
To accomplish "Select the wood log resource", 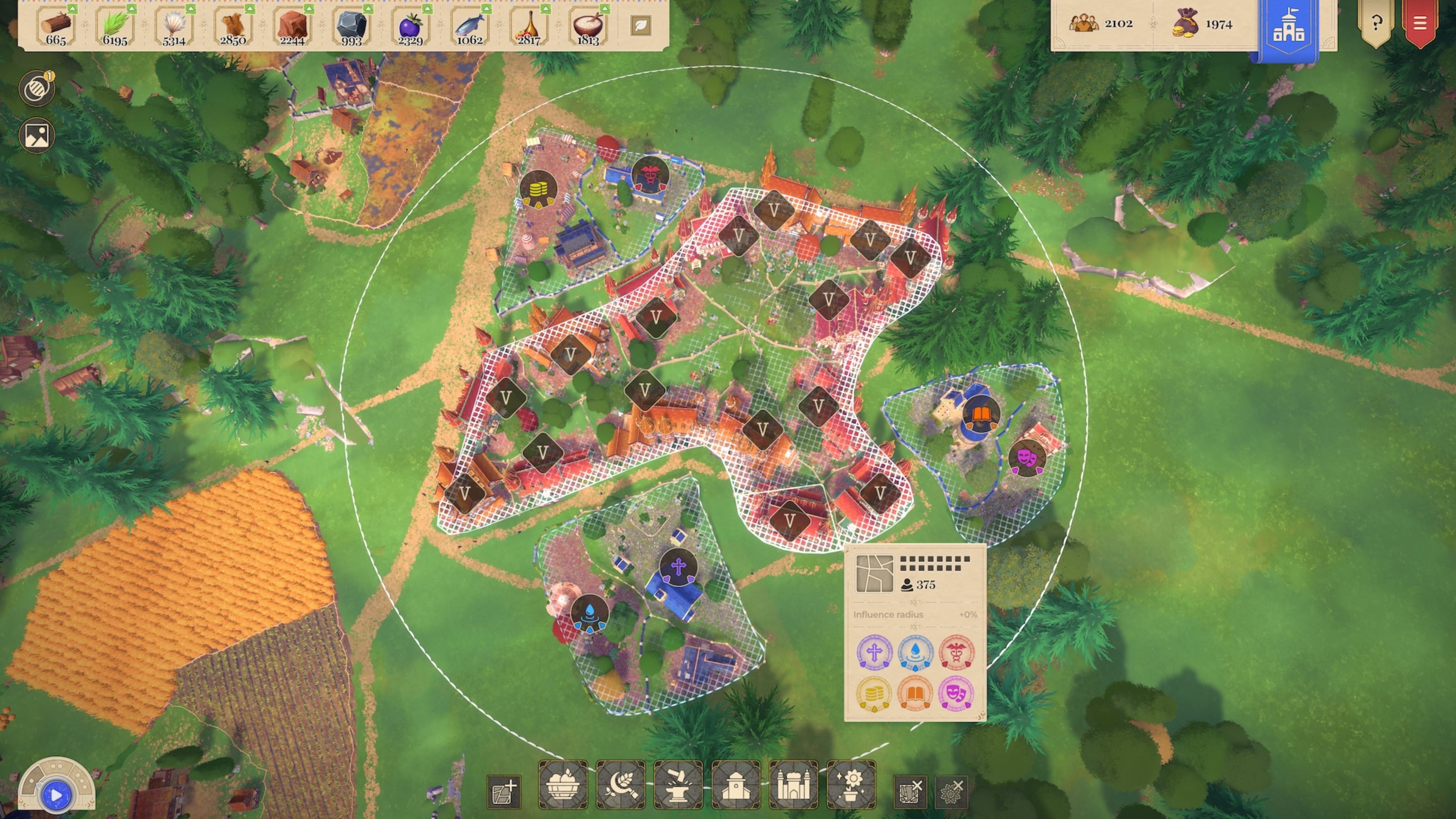I will tap(56, 26).
